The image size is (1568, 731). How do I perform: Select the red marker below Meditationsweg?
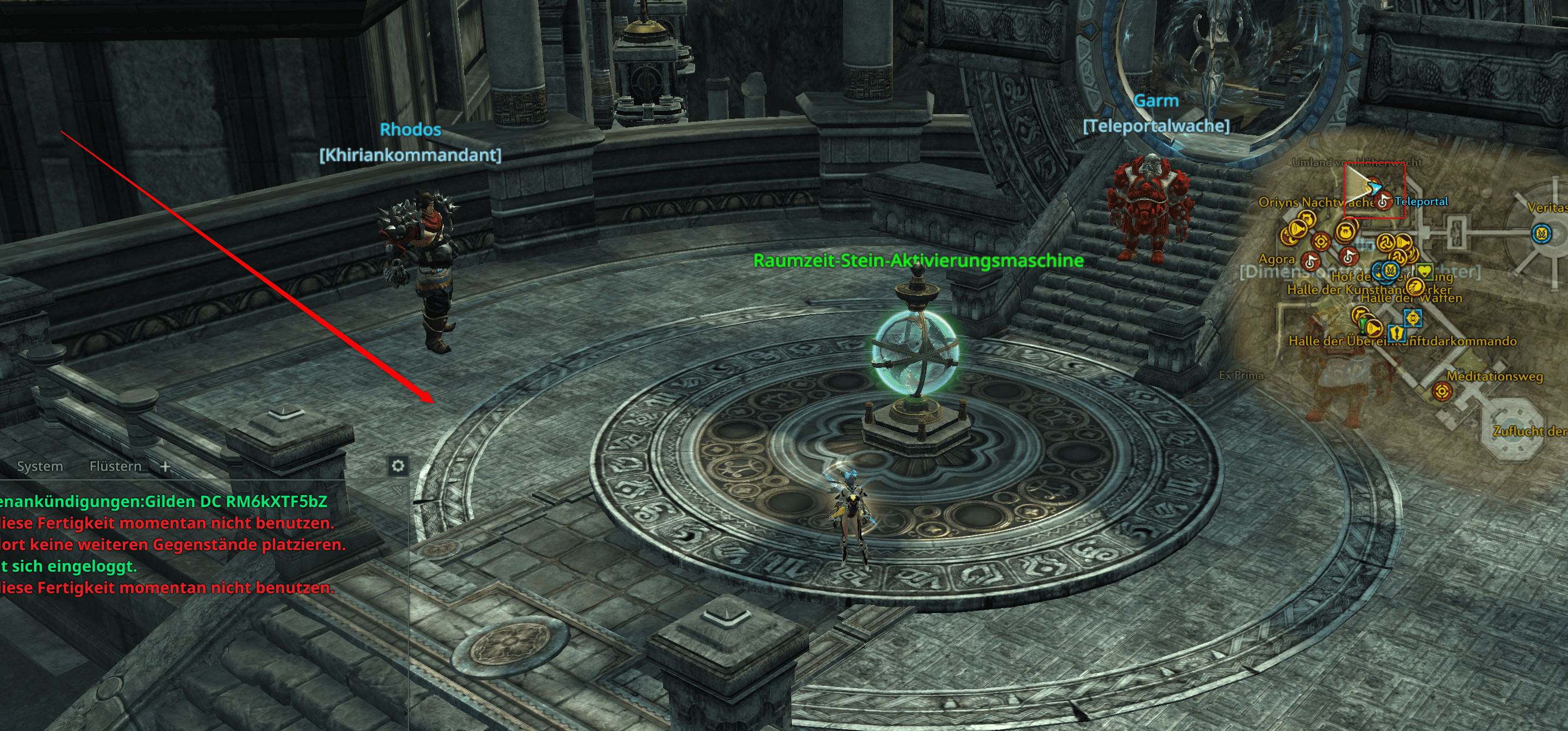click(x=1441, y=391)
